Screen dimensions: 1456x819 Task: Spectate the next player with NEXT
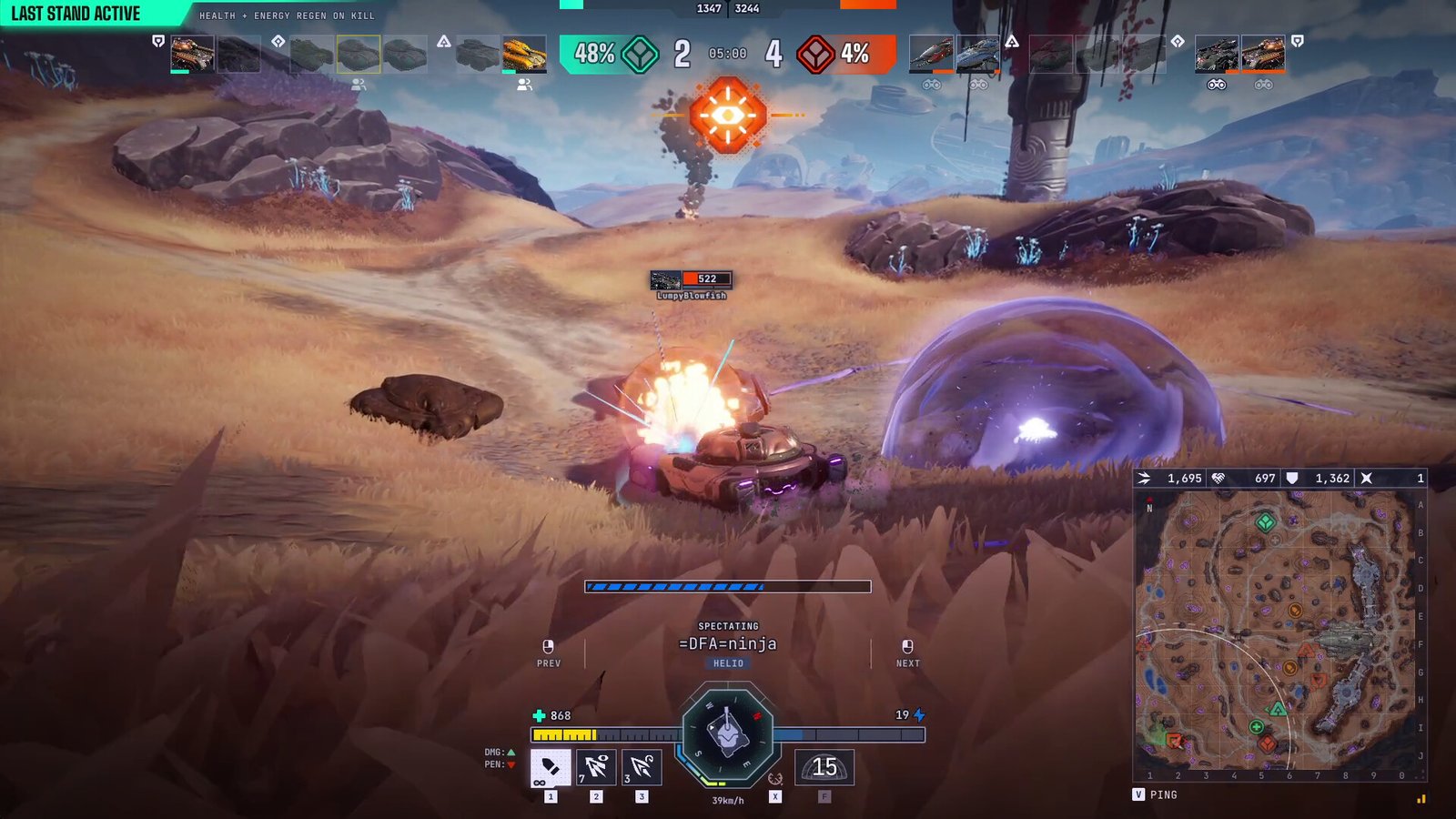[907, 652]
